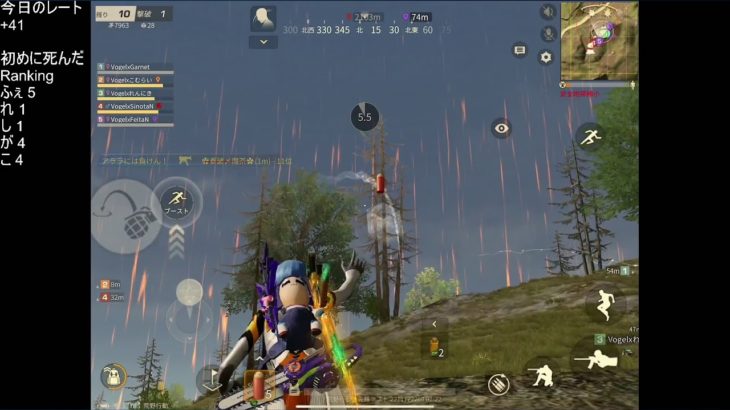
Task: Tap the eye free-look button
Action: (501, 127)
